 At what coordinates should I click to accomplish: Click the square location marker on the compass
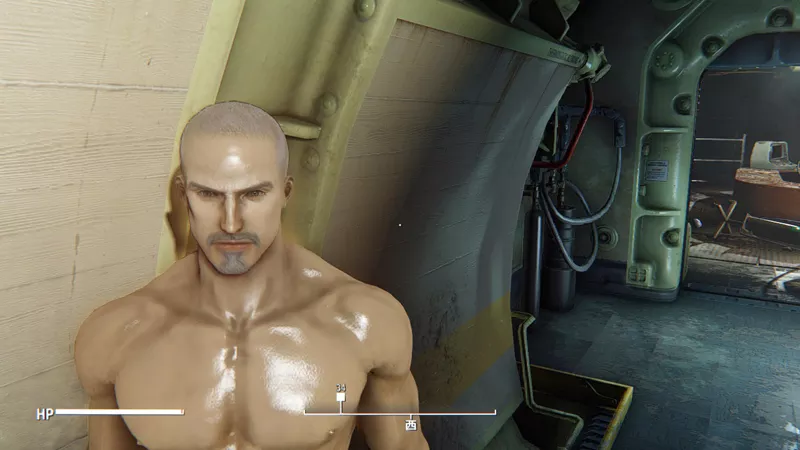coord(340,397)
